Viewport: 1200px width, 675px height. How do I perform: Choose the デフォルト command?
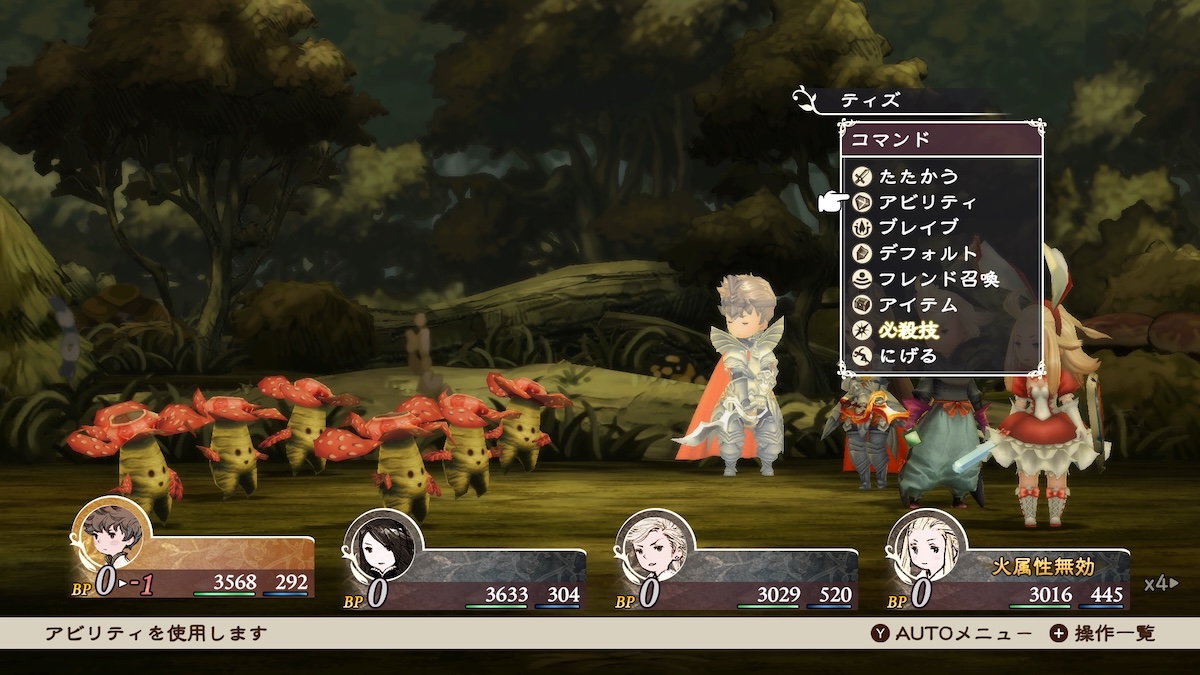pos(928,254)
